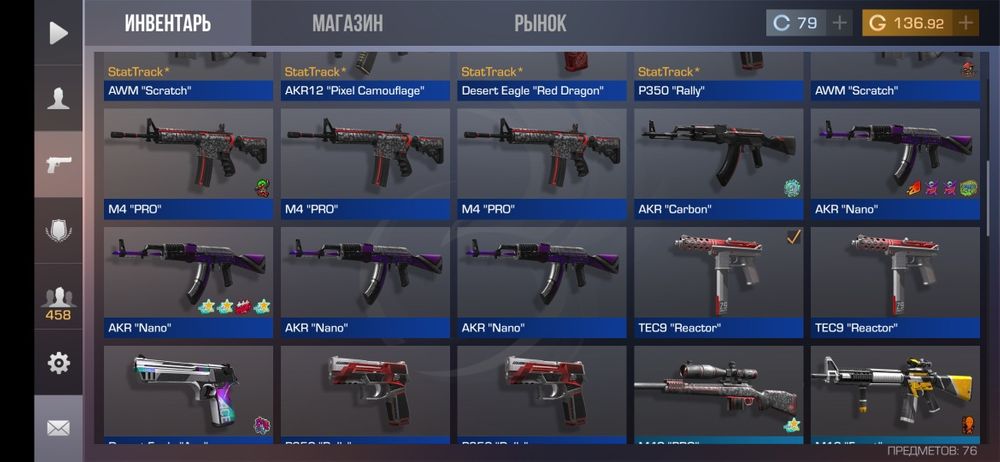Open the player profile icon
Image resolution: width=1000 pixels, height=462 pixels.
click(x=58, y=98)
